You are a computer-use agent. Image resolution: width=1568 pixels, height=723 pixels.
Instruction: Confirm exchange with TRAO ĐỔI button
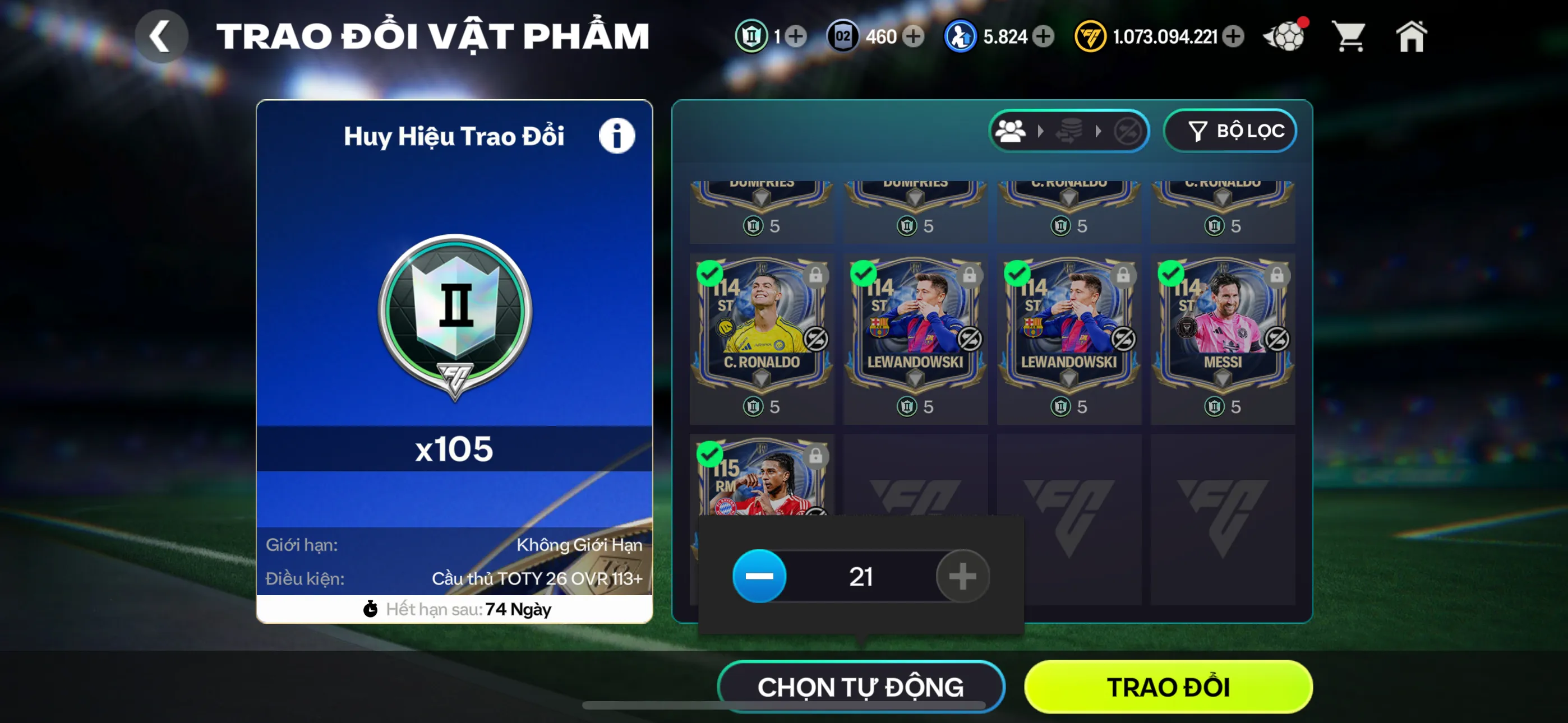click(x=1168, y=687)
